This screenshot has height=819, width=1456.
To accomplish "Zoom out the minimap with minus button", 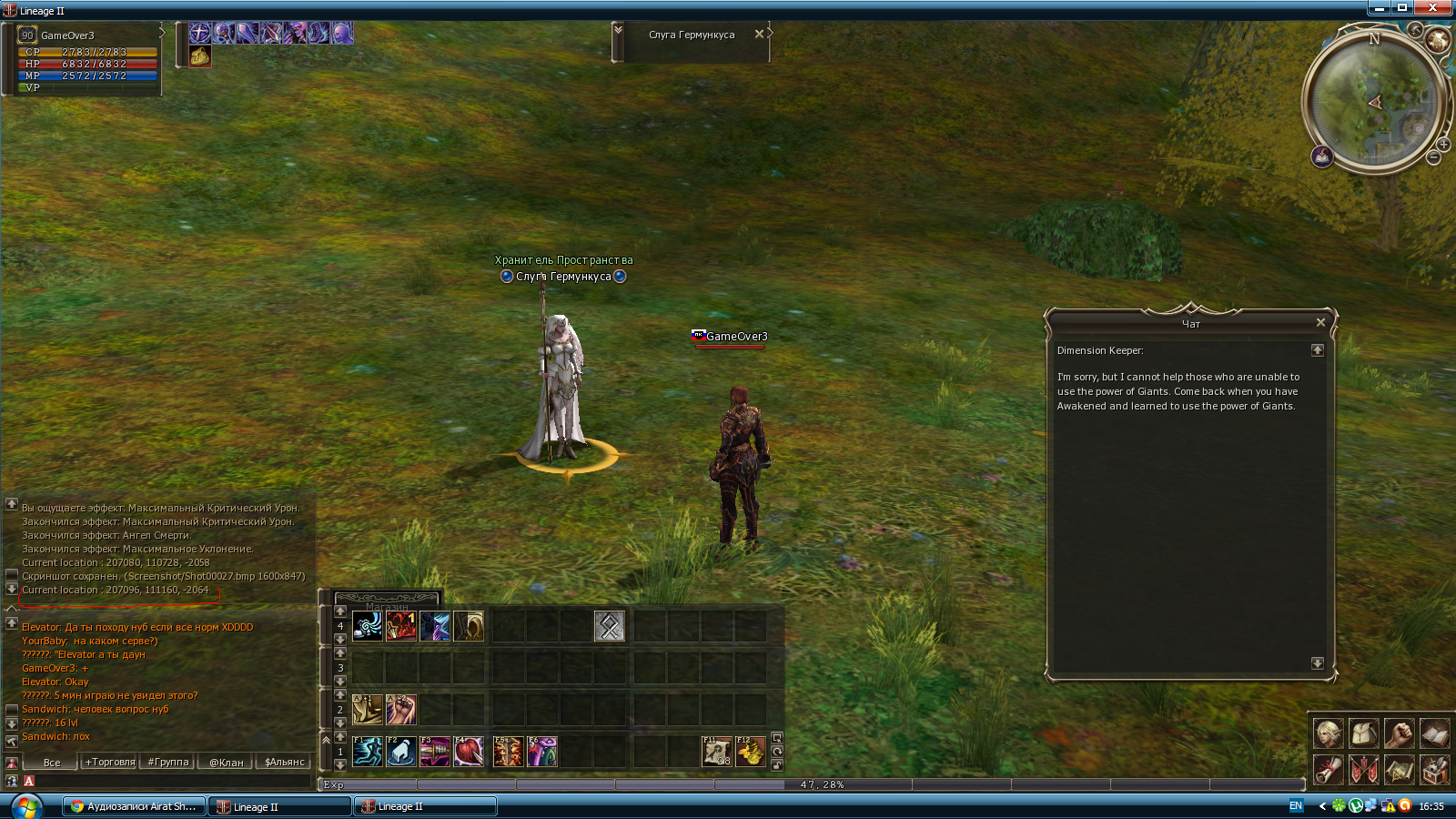I will click(x=1433, y=158).
